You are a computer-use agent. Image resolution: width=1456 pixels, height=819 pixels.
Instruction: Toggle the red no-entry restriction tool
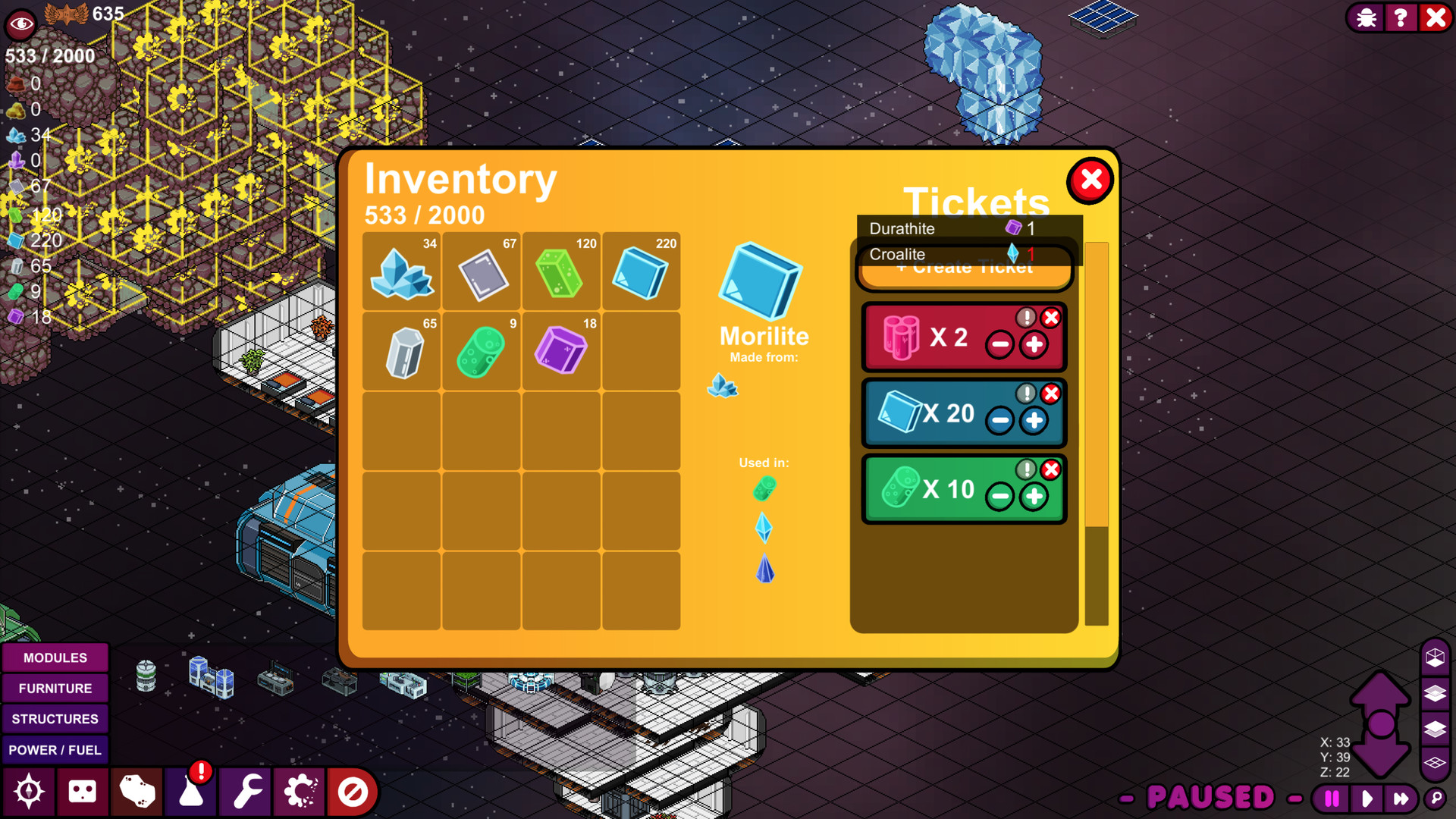click(353, 792)
